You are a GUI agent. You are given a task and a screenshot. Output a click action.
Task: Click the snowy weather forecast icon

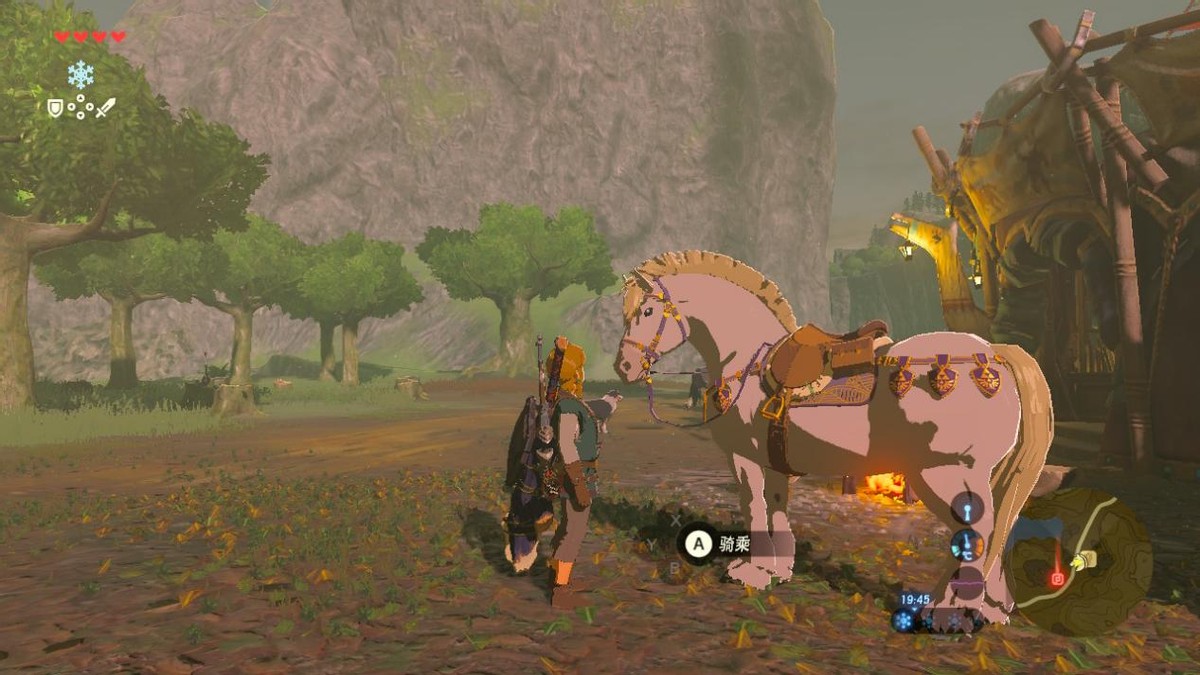click(904, 620)
